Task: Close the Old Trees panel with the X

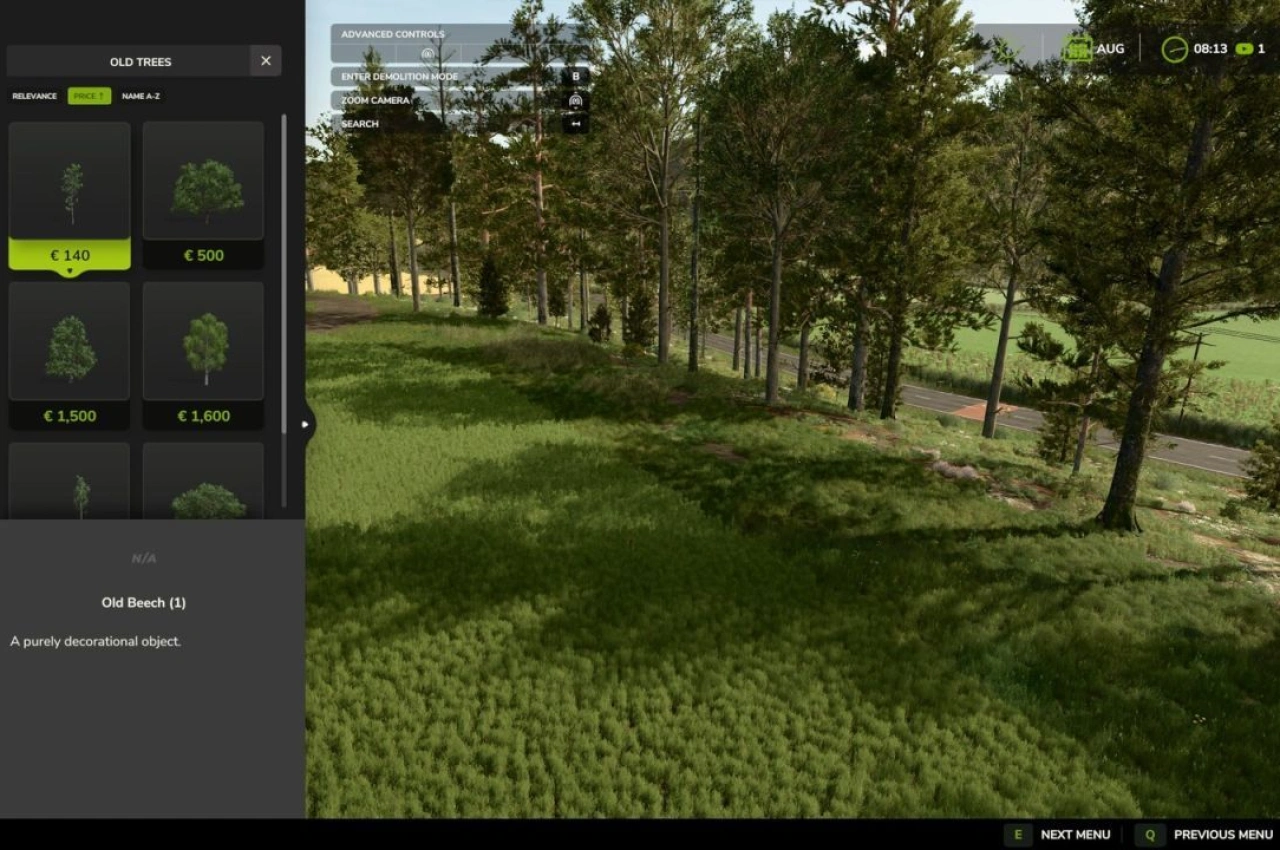Action: point(266,61)
